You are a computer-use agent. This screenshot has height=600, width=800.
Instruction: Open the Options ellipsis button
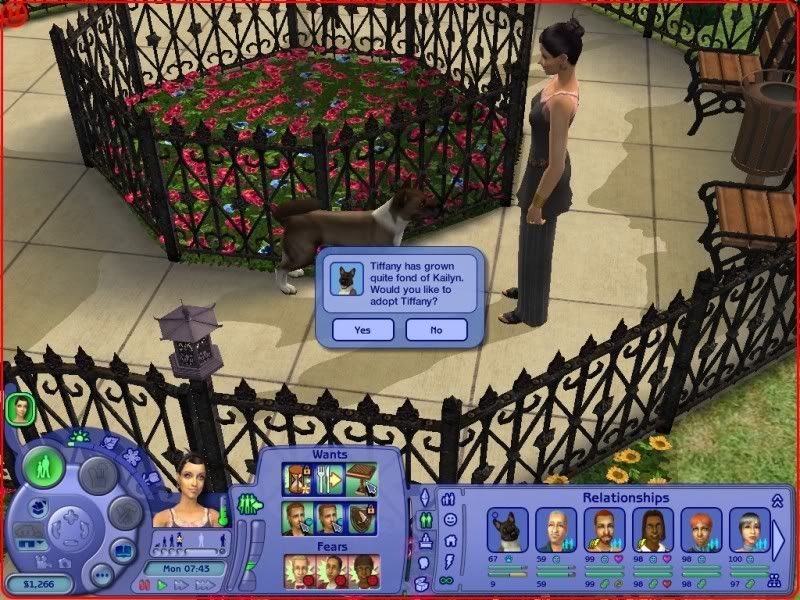(x=101, y=575)
